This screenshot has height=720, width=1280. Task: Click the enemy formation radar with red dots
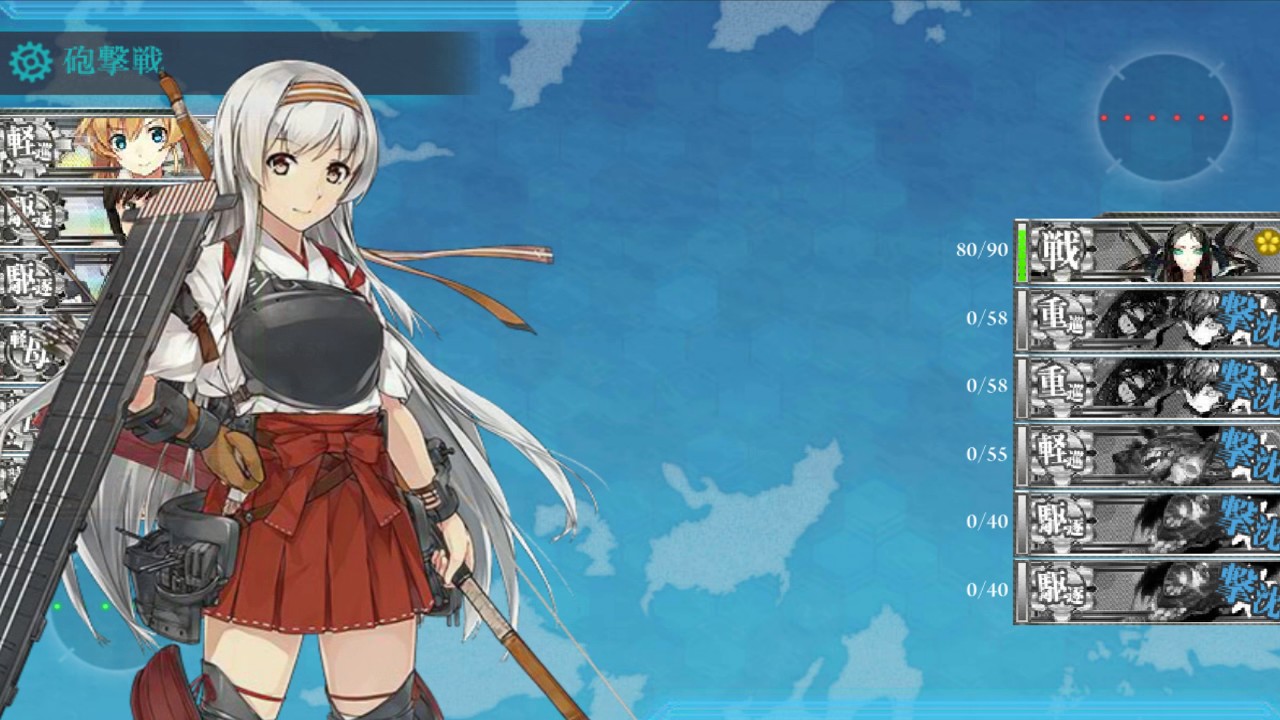1164,118
